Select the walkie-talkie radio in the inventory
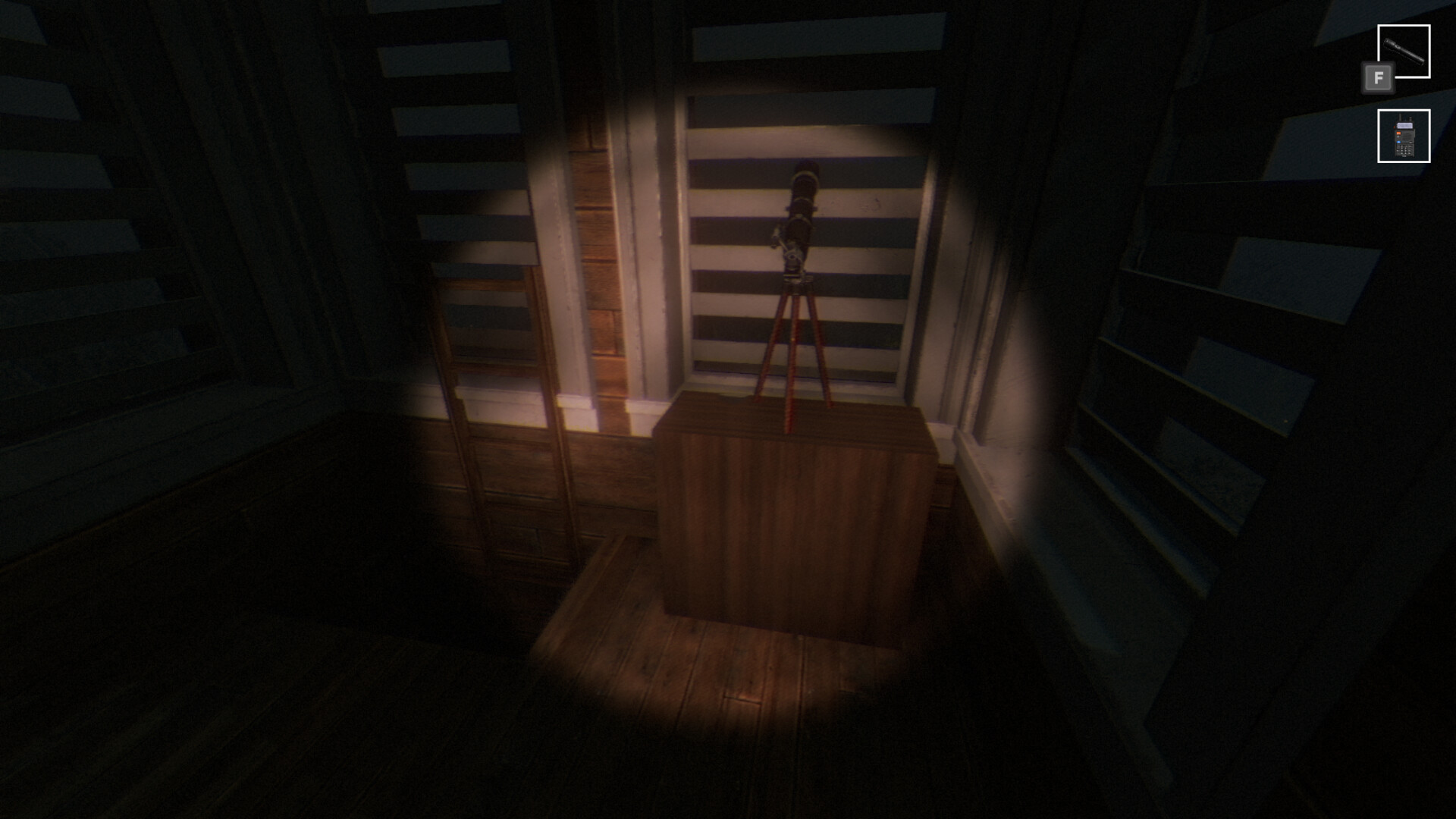Image resolution: width=1456 pixels, height=819 pixels. tap(1404, 137)
